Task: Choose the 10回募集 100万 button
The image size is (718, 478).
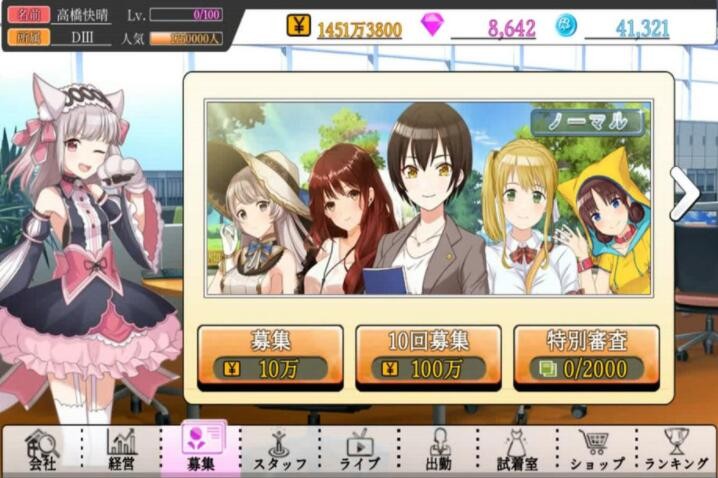Action: pos(428,355)
